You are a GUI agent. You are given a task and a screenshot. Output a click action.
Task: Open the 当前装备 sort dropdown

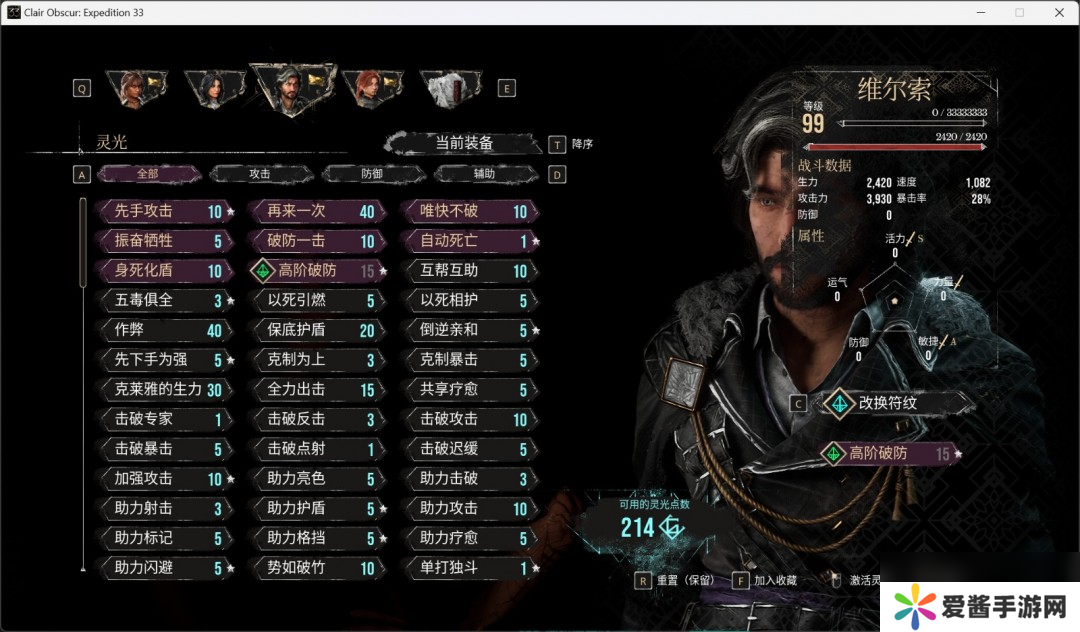point(463,143)
